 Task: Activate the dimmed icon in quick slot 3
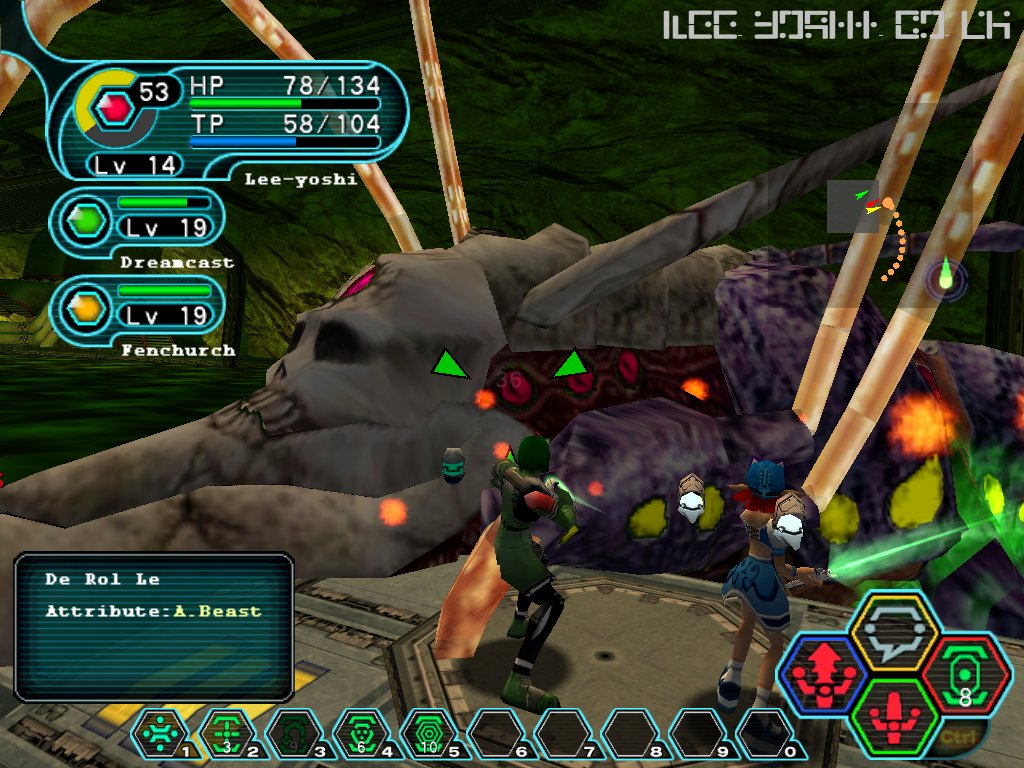click(x=294, y=733)
